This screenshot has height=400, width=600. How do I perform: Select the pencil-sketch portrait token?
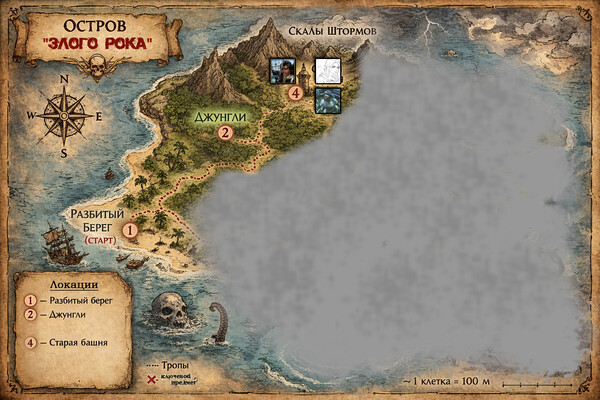tap(328, 70)
